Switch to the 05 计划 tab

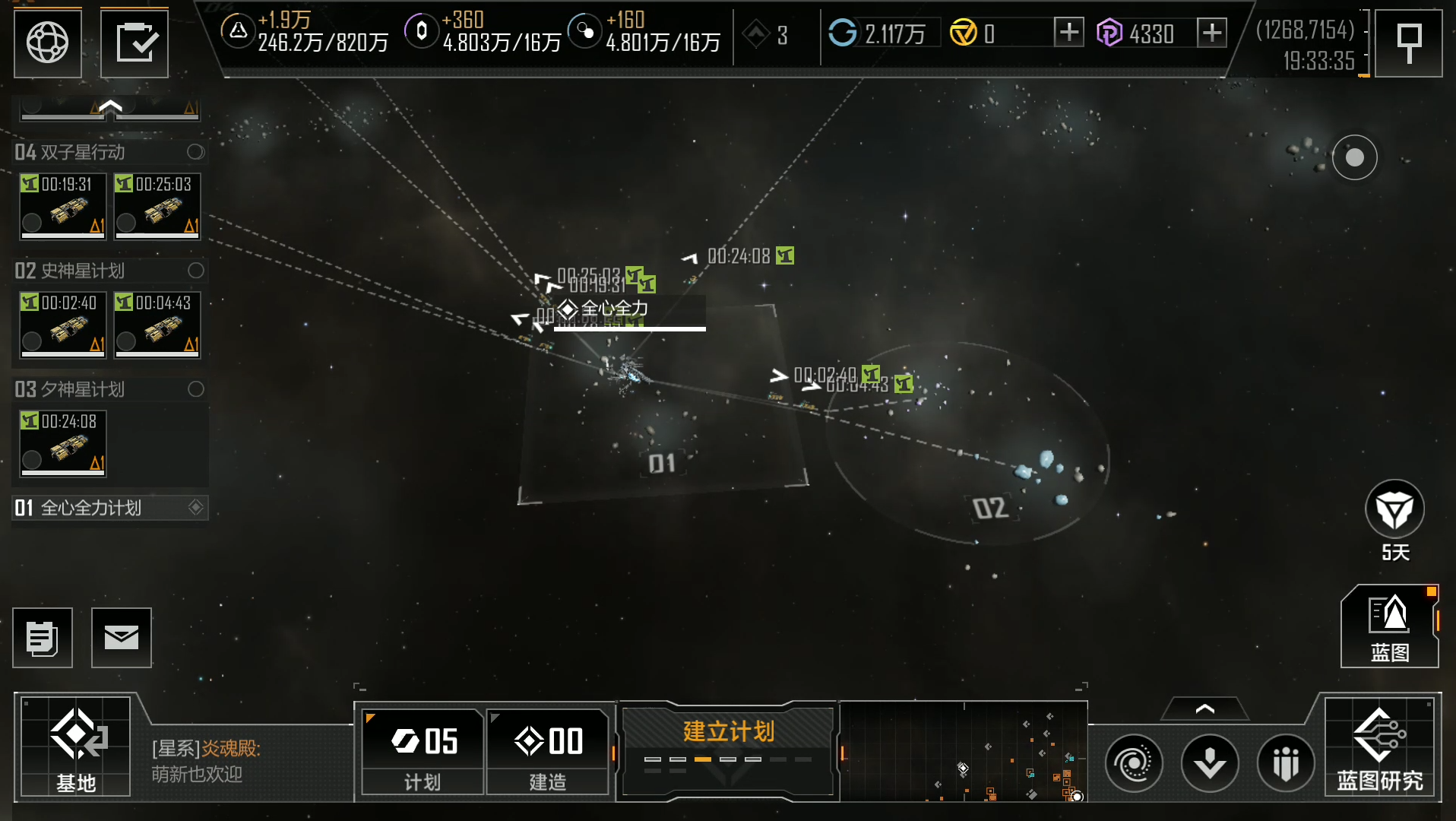(x=423, y=751)
